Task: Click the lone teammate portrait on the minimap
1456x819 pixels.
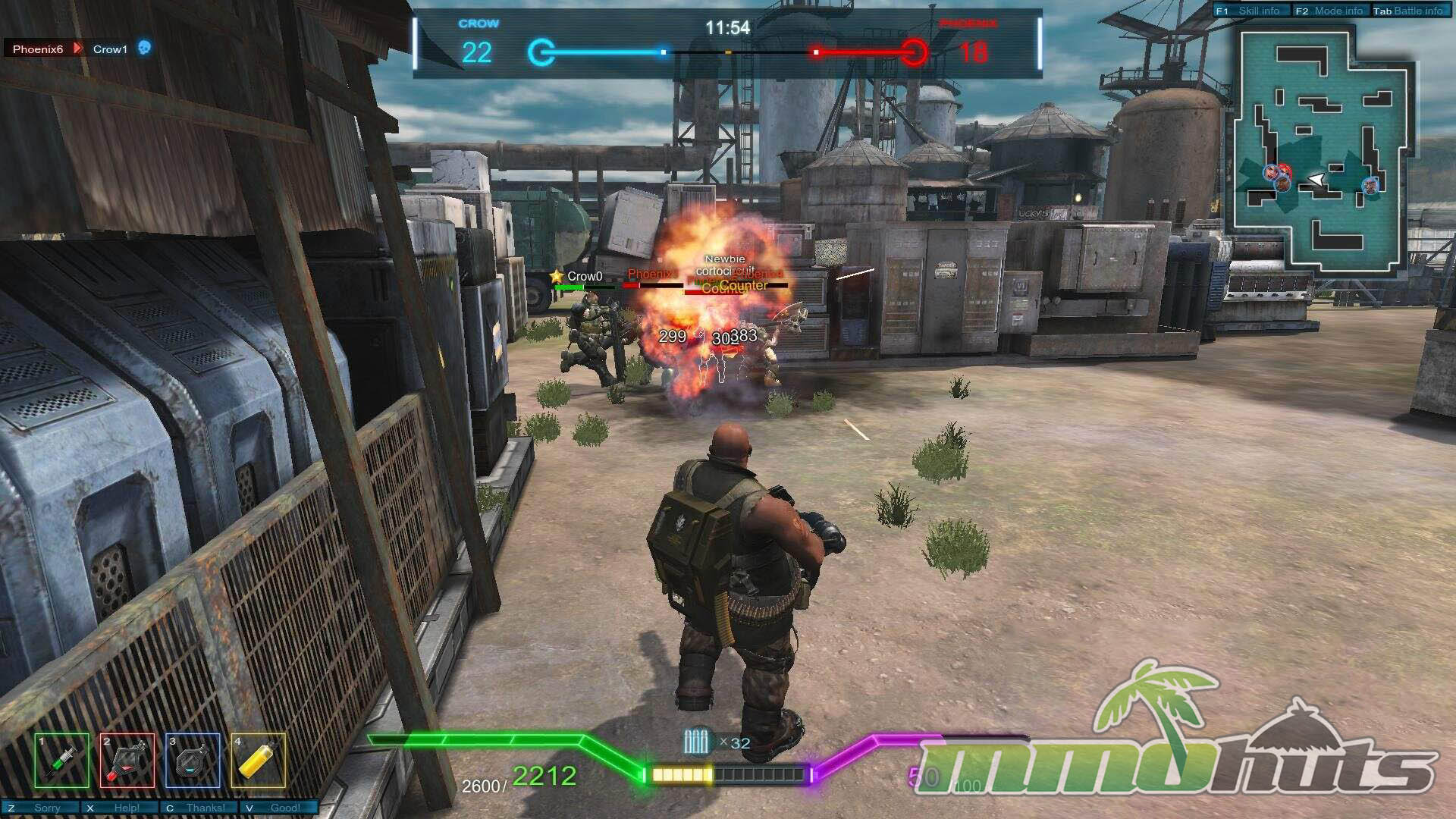Action: (x=1370, y=186)
